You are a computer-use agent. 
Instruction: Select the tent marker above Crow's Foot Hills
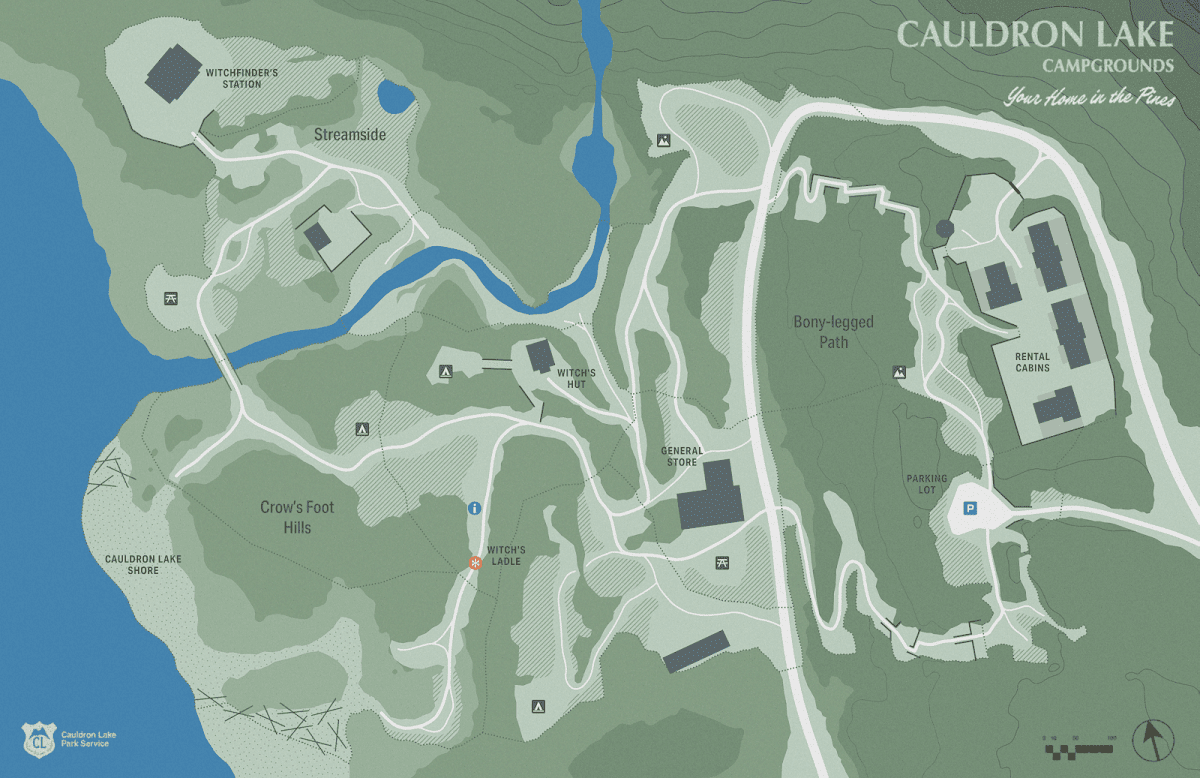click(x=362, y=429)
